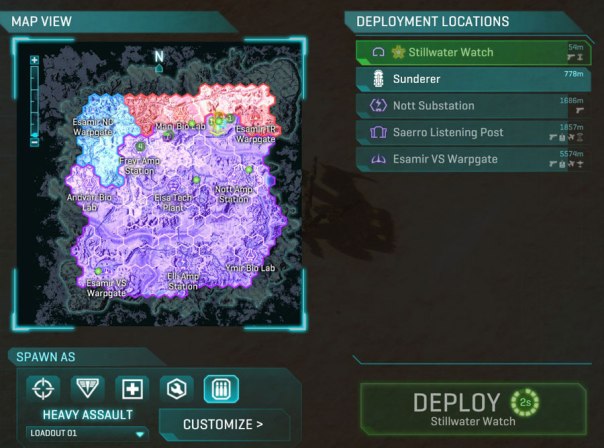The image size is (604, 448).
Task: Zoom in the map with plus button
Action: click(35, 61)
